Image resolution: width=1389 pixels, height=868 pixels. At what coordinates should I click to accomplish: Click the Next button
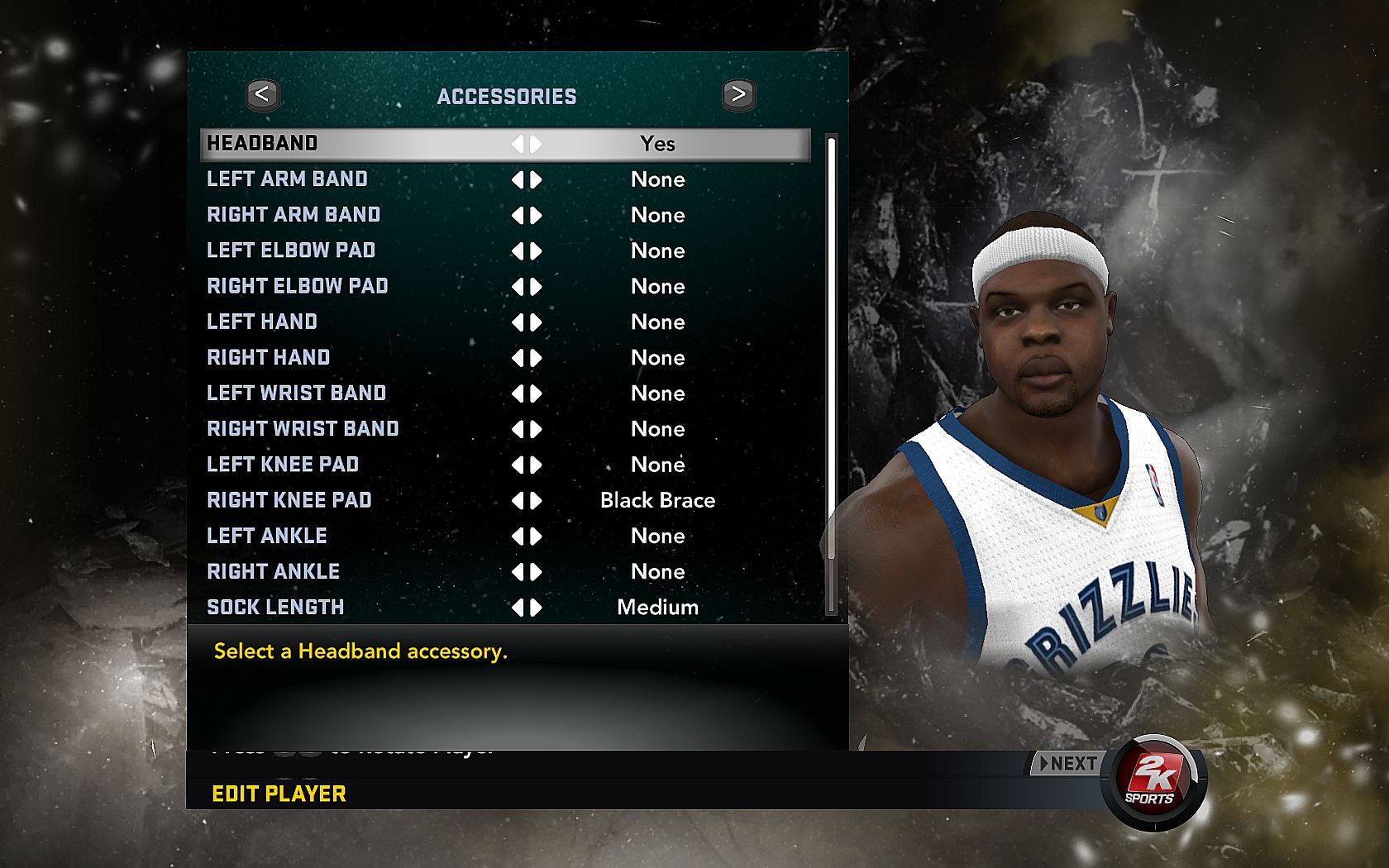pyautogui.click(x=1067, y=764)
